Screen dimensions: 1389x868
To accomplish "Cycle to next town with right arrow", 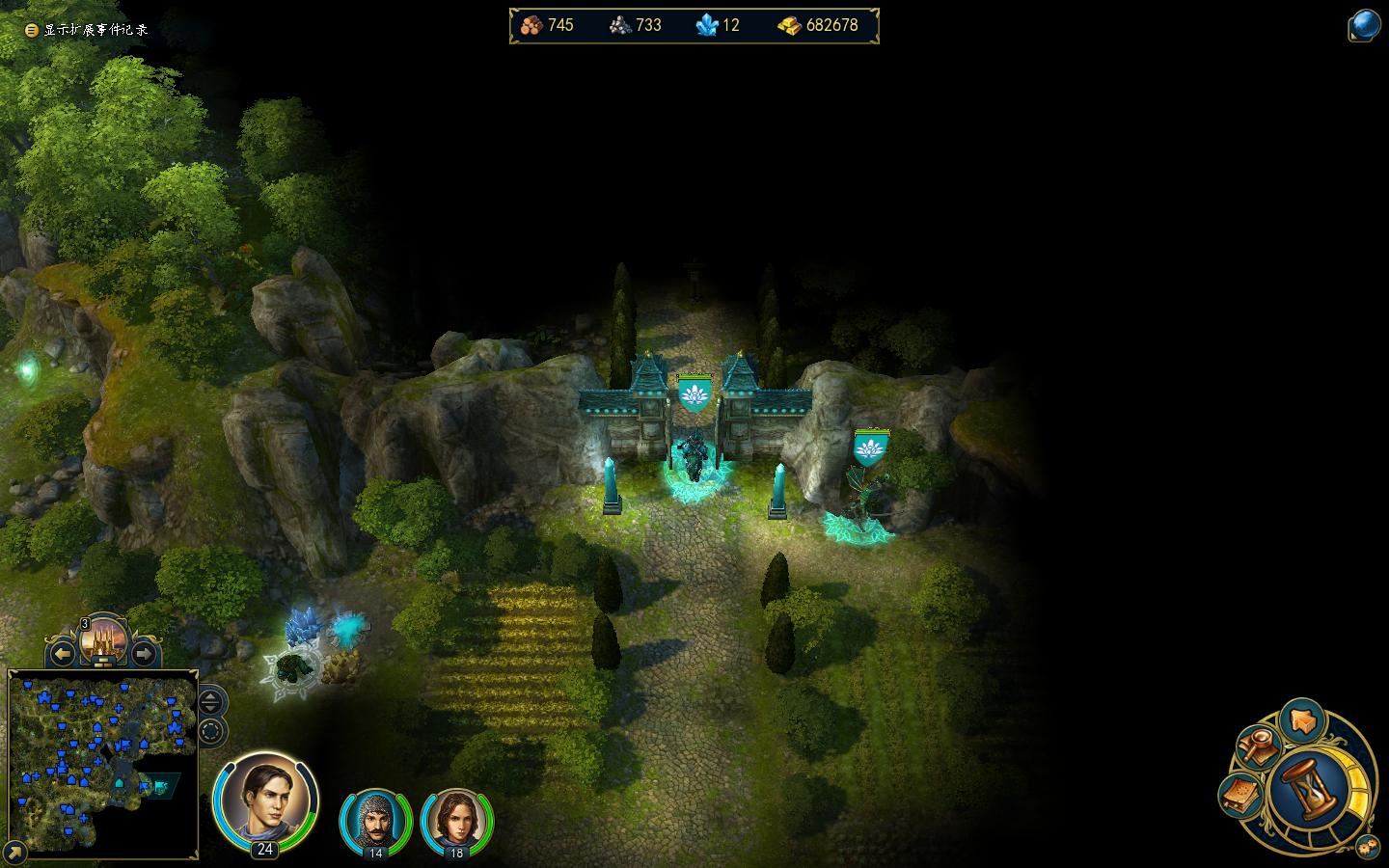I will (144, 655).
